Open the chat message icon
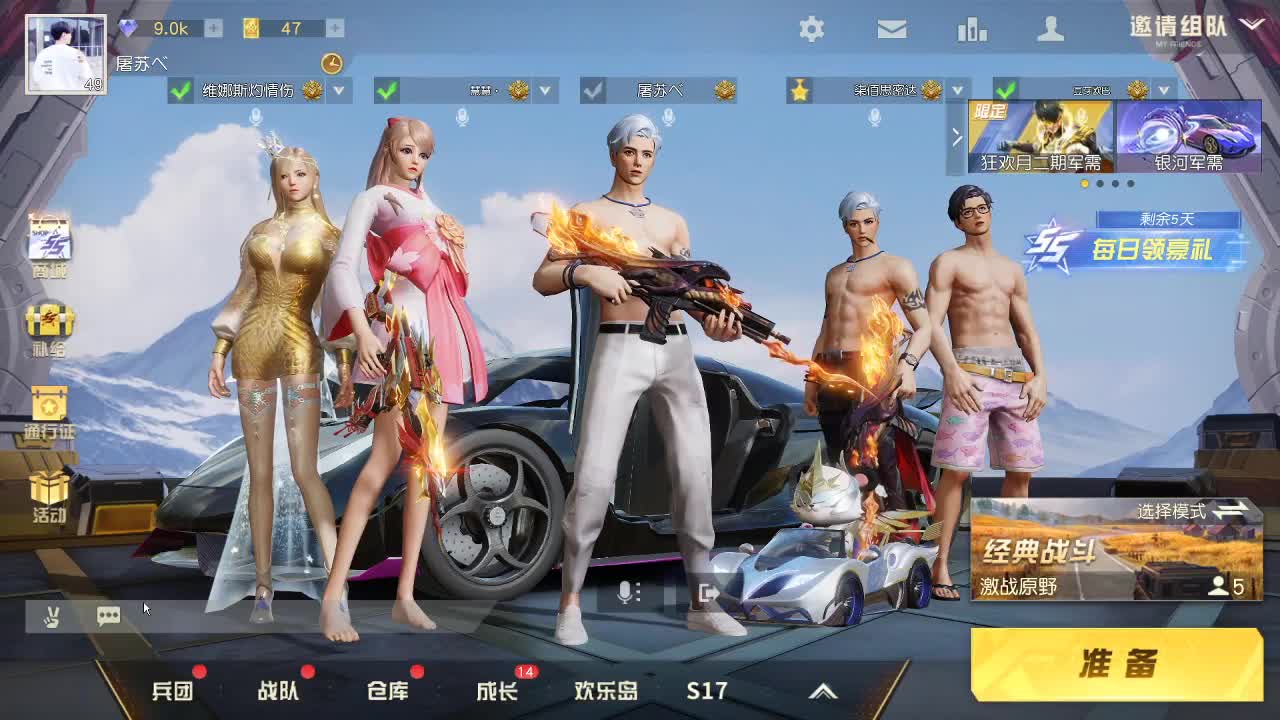Screen dimensions: 1280x720 (109, 616)
